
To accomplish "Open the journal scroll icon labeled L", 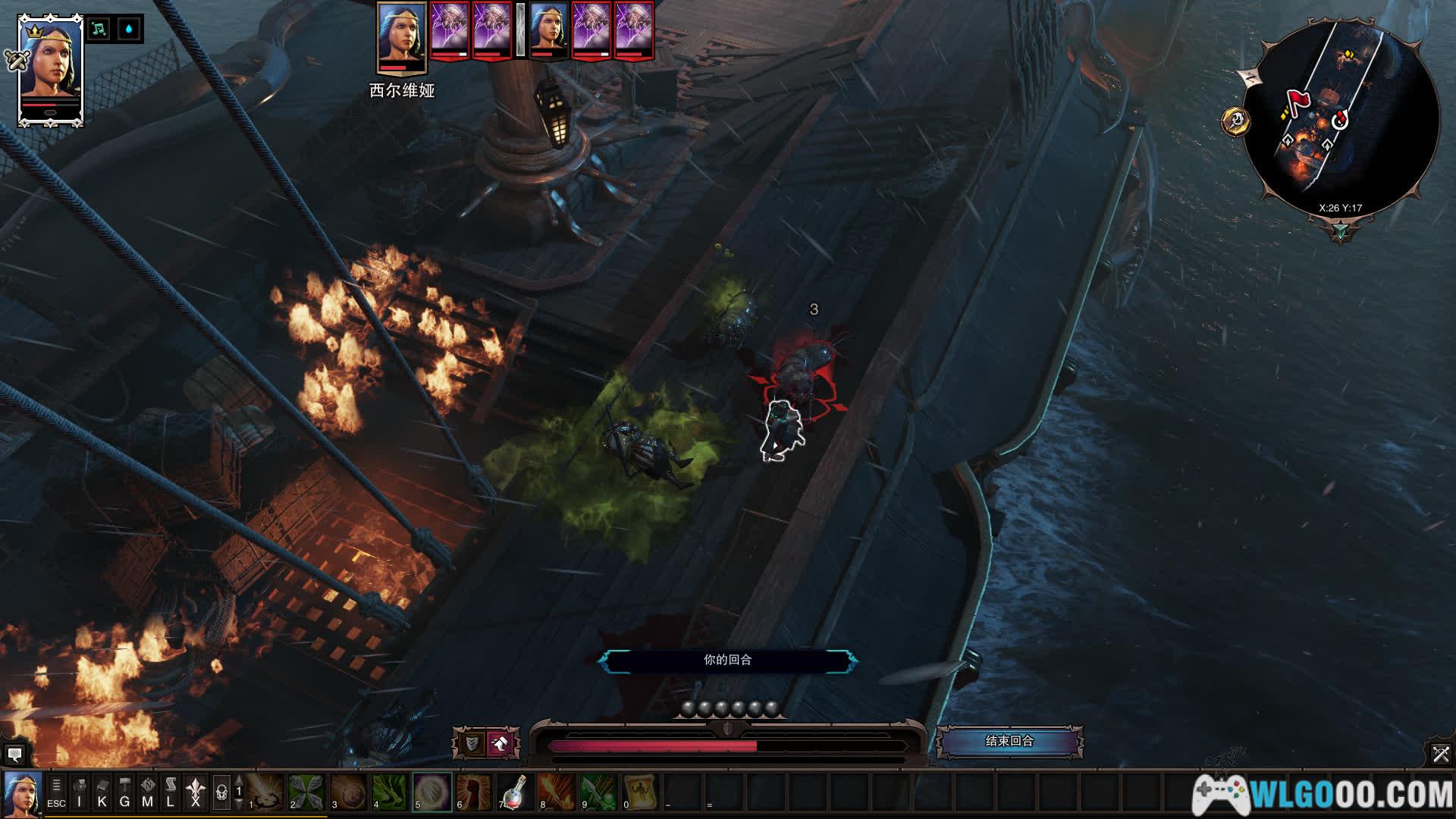I will (171, 792).
